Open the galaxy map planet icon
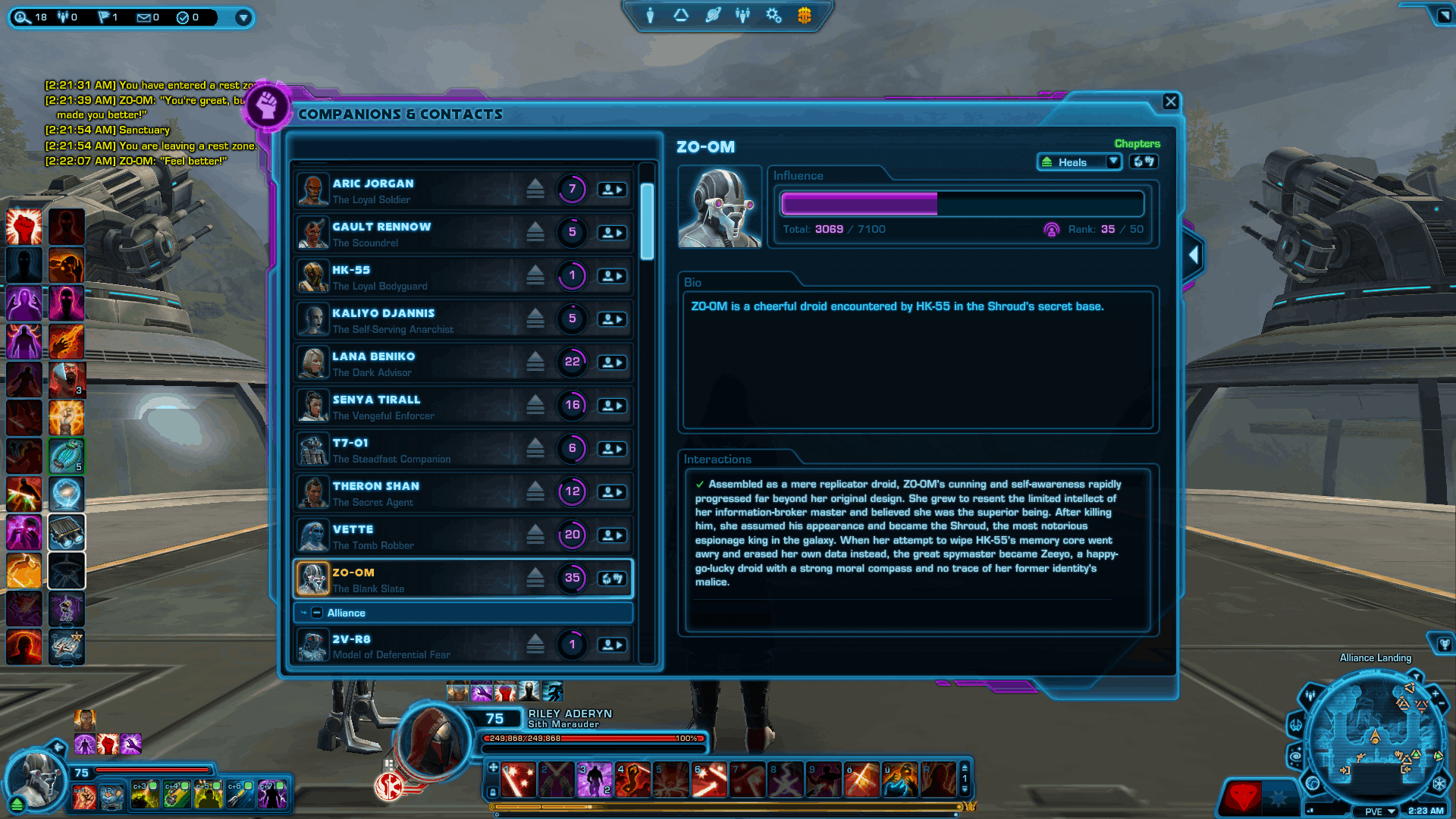This screenshot has width=1456, height=819. [x=712, y=15]
